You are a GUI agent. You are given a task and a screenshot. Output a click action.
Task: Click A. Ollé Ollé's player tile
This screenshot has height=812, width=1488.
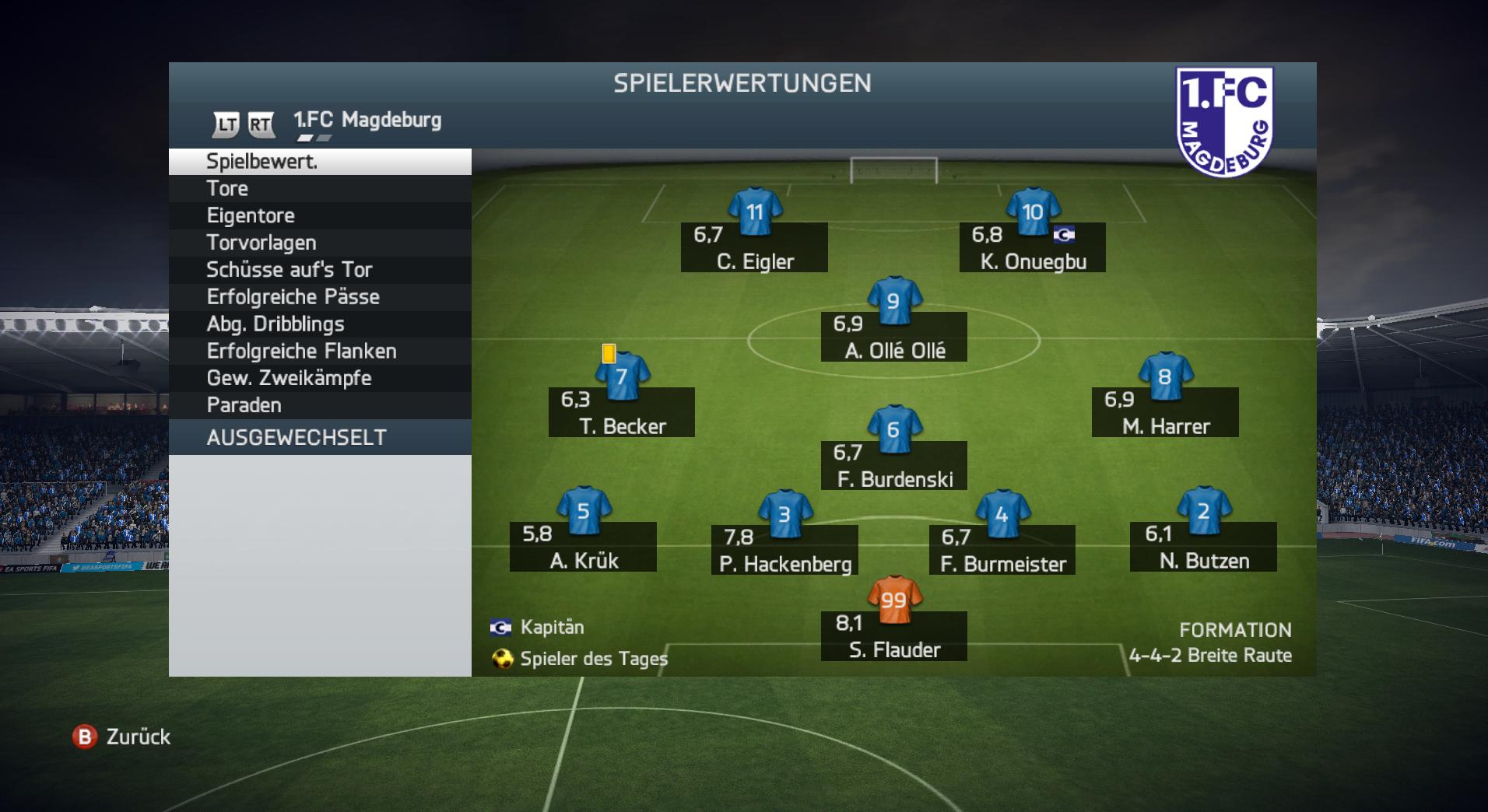(x=894, y=336)
